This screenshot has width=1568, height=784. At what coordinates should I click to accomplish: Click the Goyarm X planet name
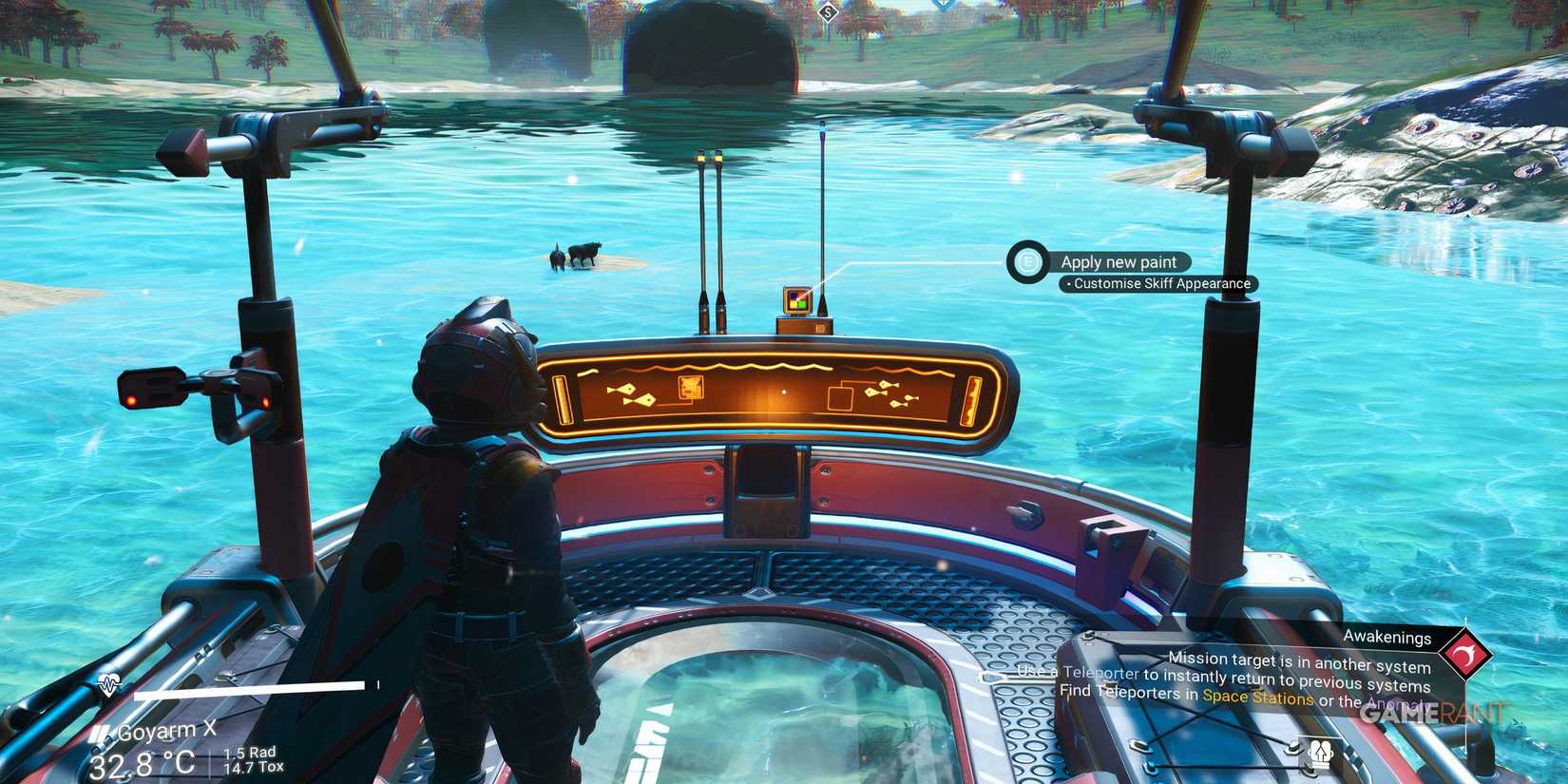(x=166, y=730)
